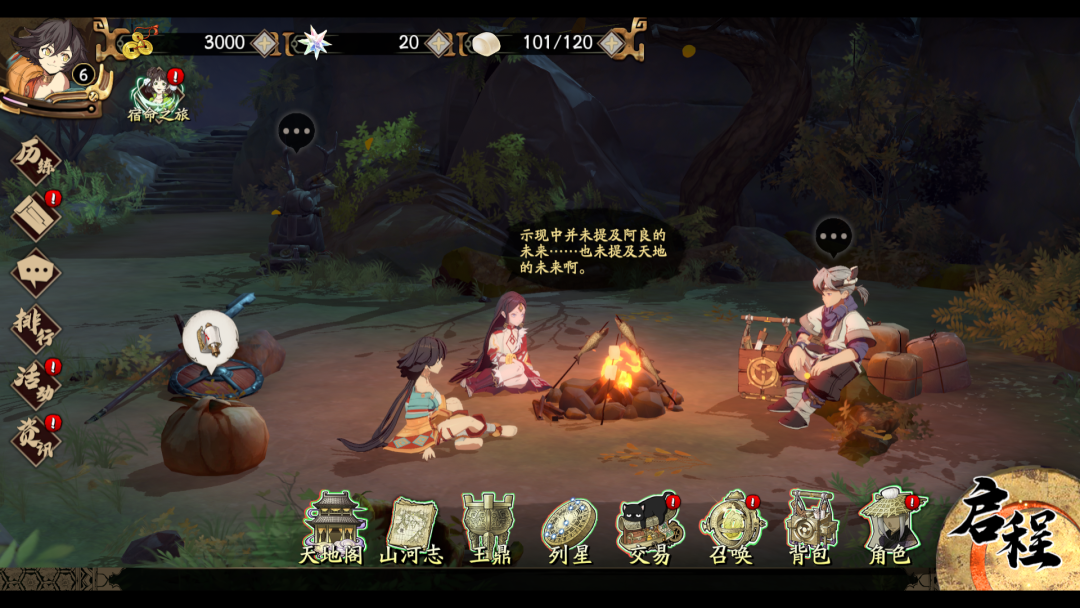Viewport: 1080px width, 608px height.
Task: Open the 角色 character screen
Action: coord(888,527)
